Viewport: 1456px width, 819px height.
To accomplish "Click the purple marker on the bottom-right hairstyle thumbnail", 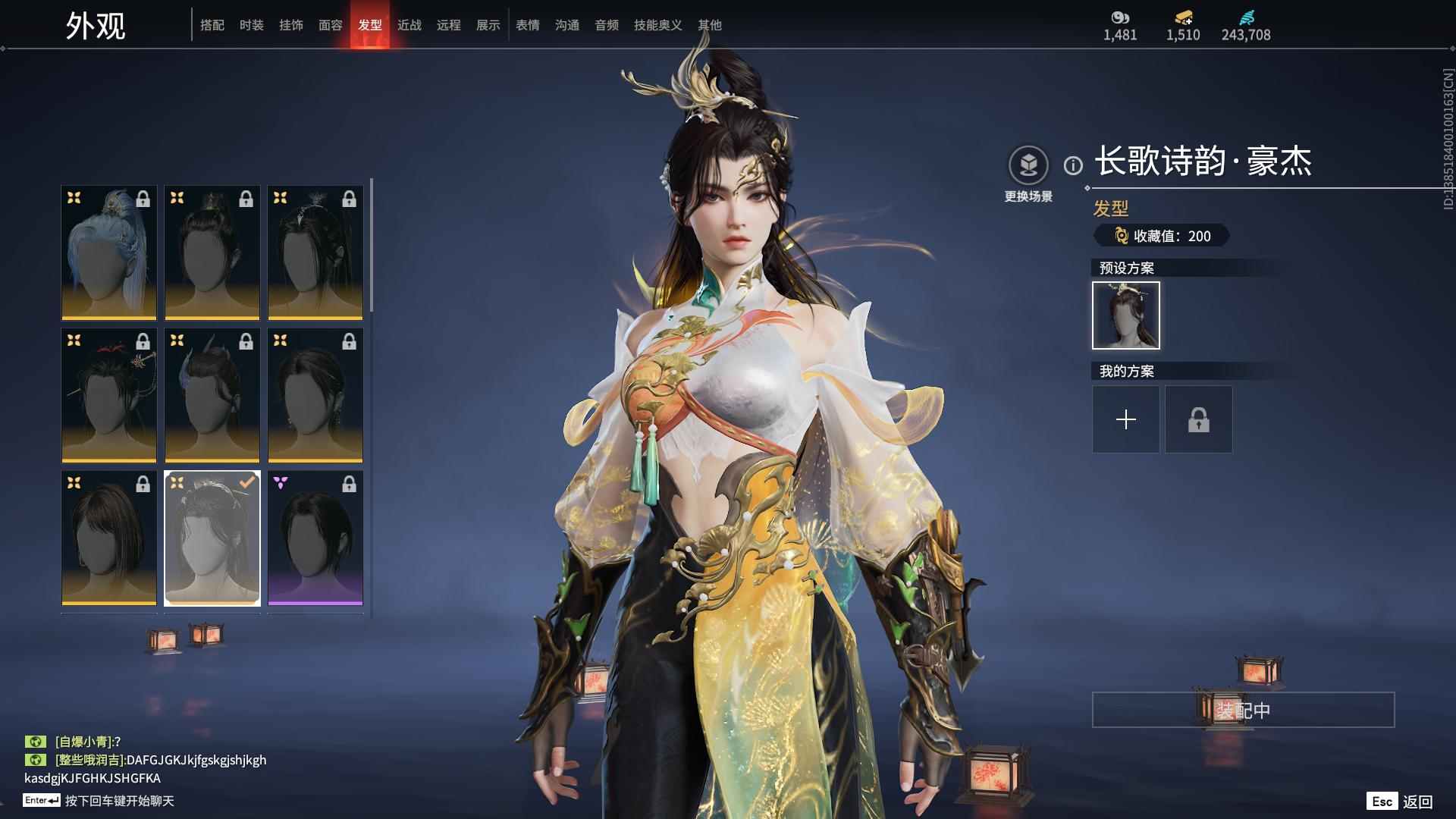I will [281, 481].
